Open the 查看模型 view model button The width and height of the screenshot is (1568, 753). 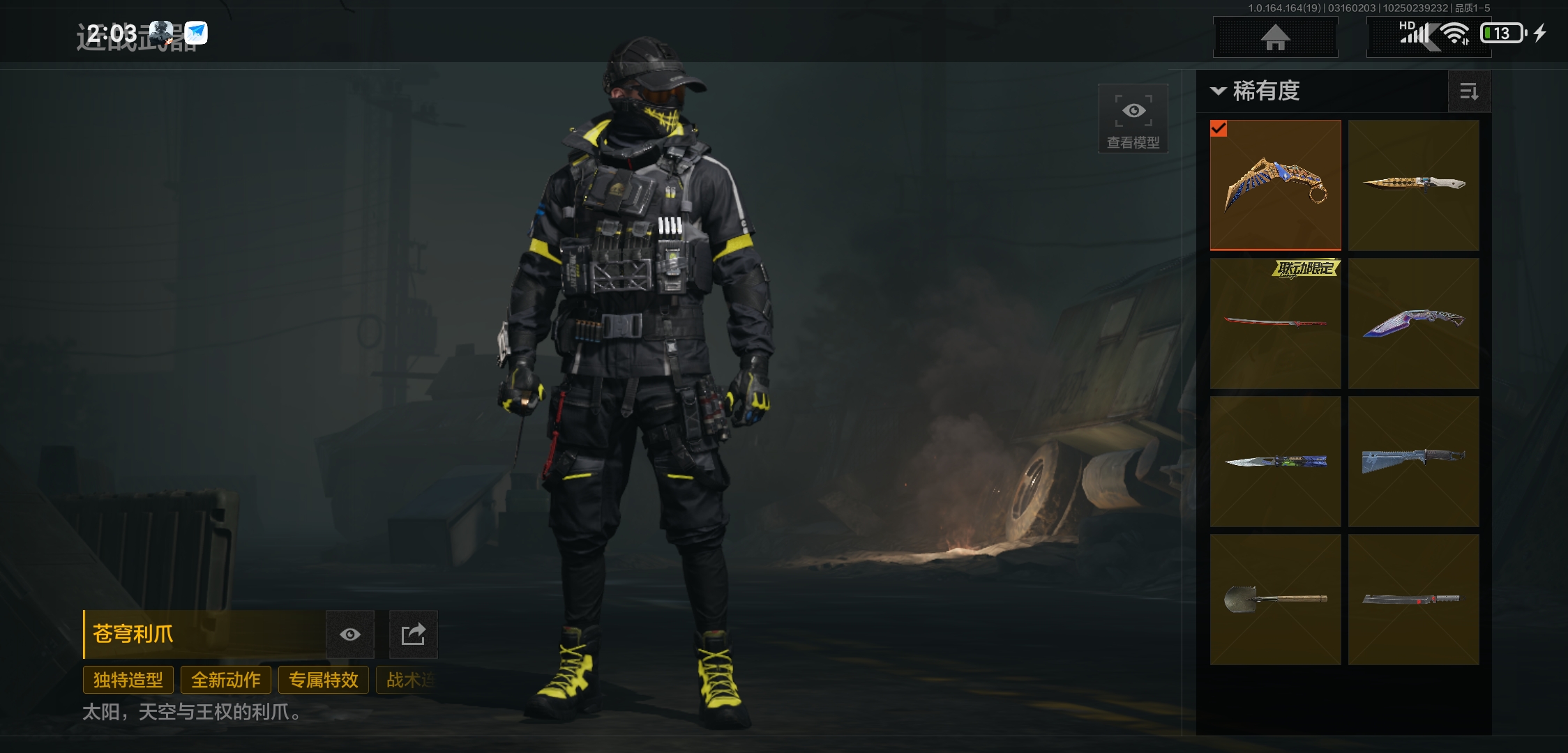tap(1133, 119)
